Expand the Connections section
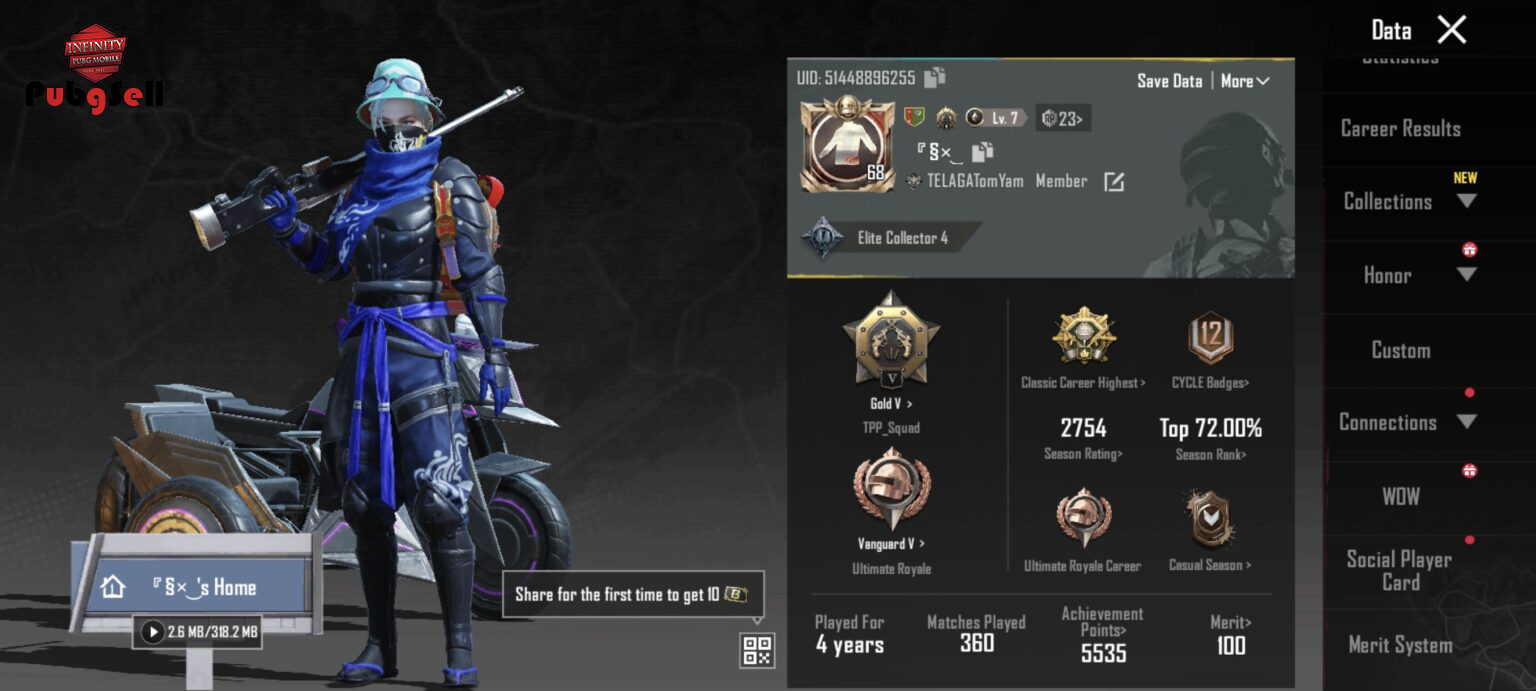 (1466, 422)
